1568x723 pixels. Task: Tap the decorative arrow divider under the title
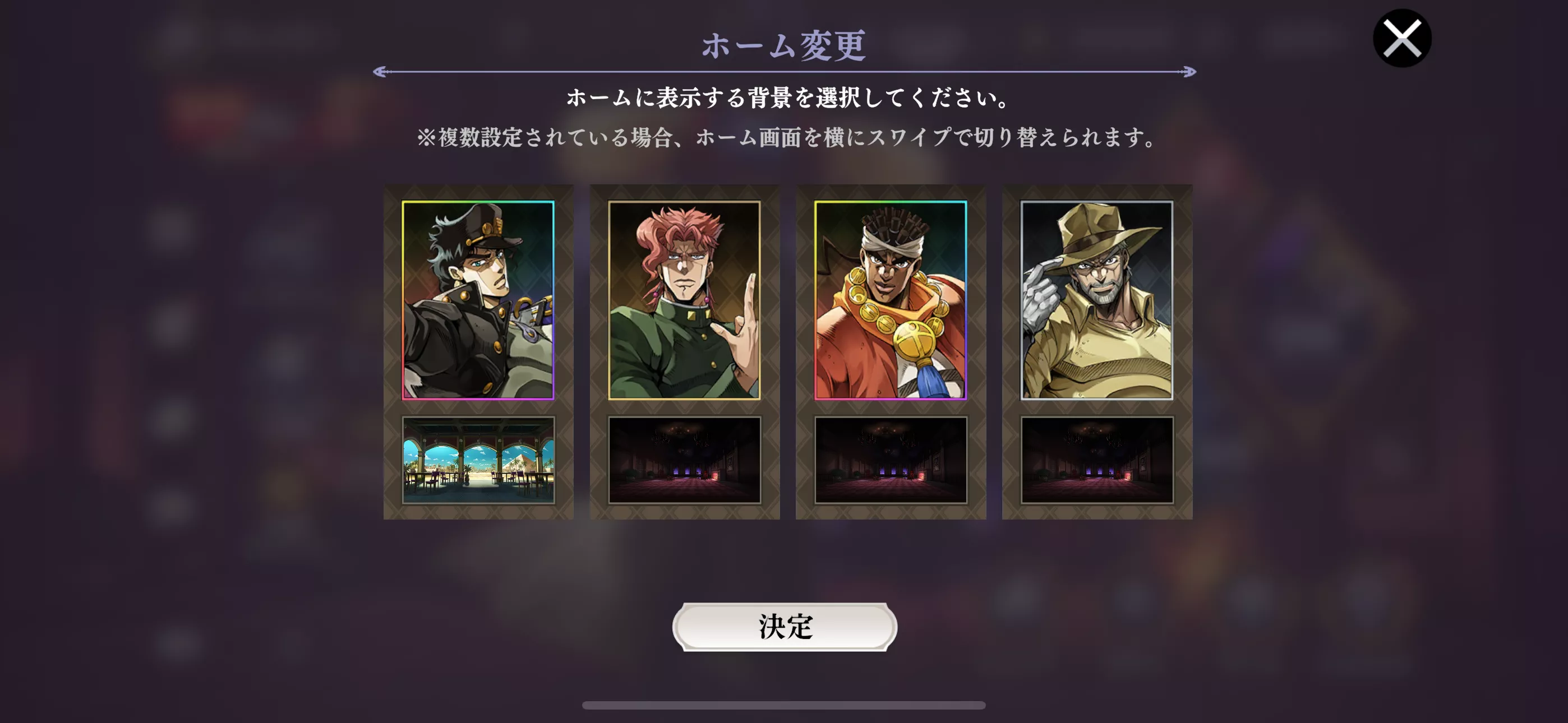784,71
